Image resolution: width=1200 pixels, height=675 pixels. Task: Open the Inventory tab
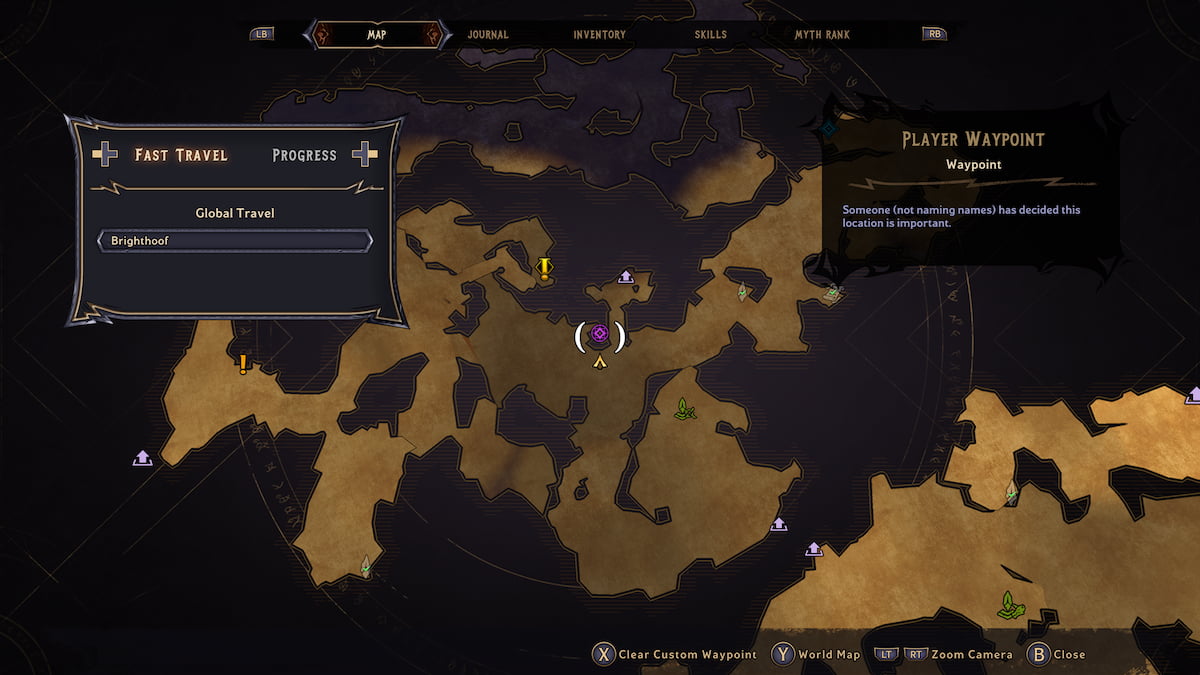click(599, 35)
